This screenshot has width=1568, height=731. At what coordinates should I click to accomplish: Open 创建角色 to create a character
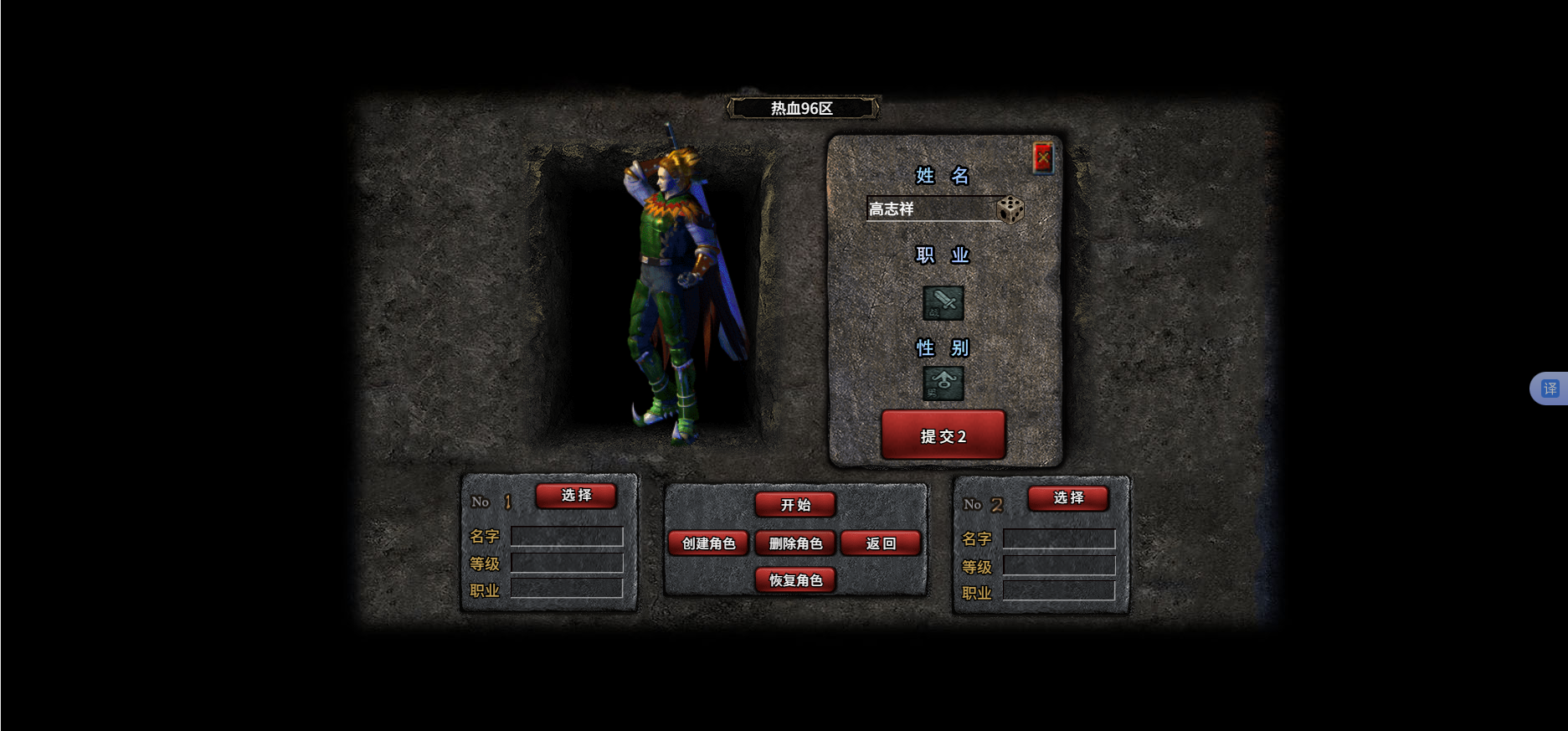[708, 543]
